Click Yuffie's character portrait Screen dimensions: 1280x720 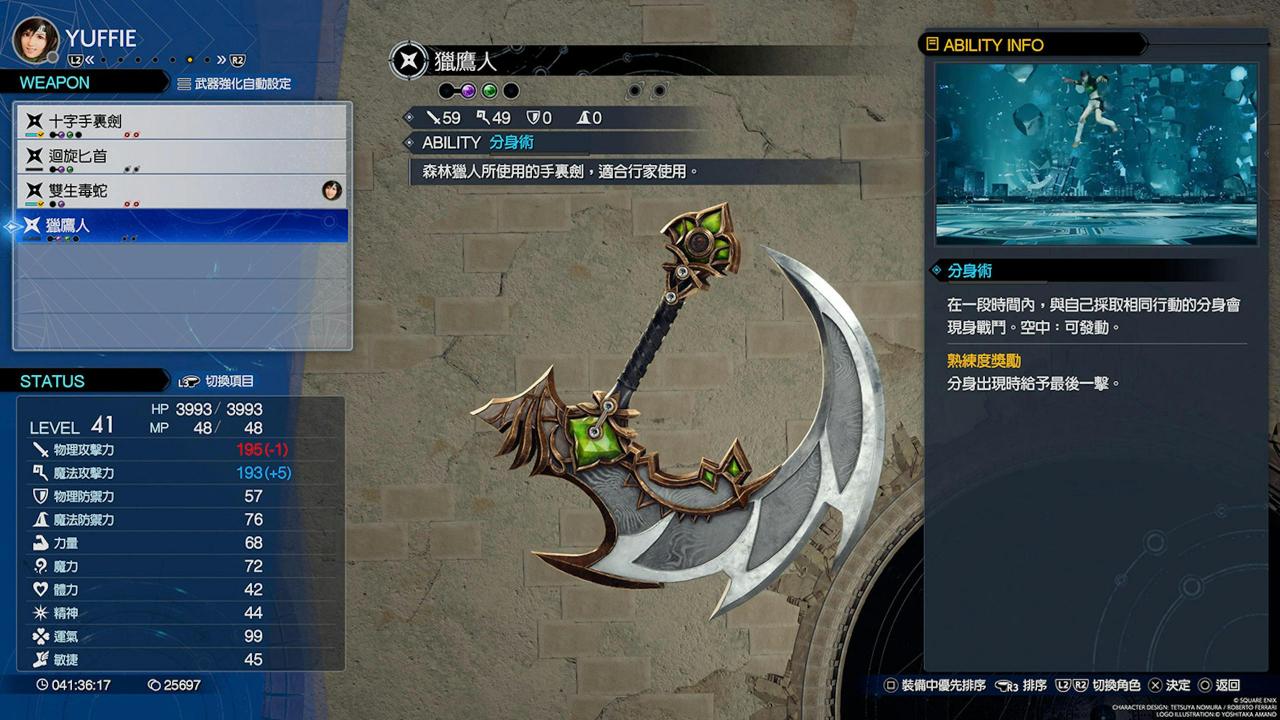(x=35, y=38)
